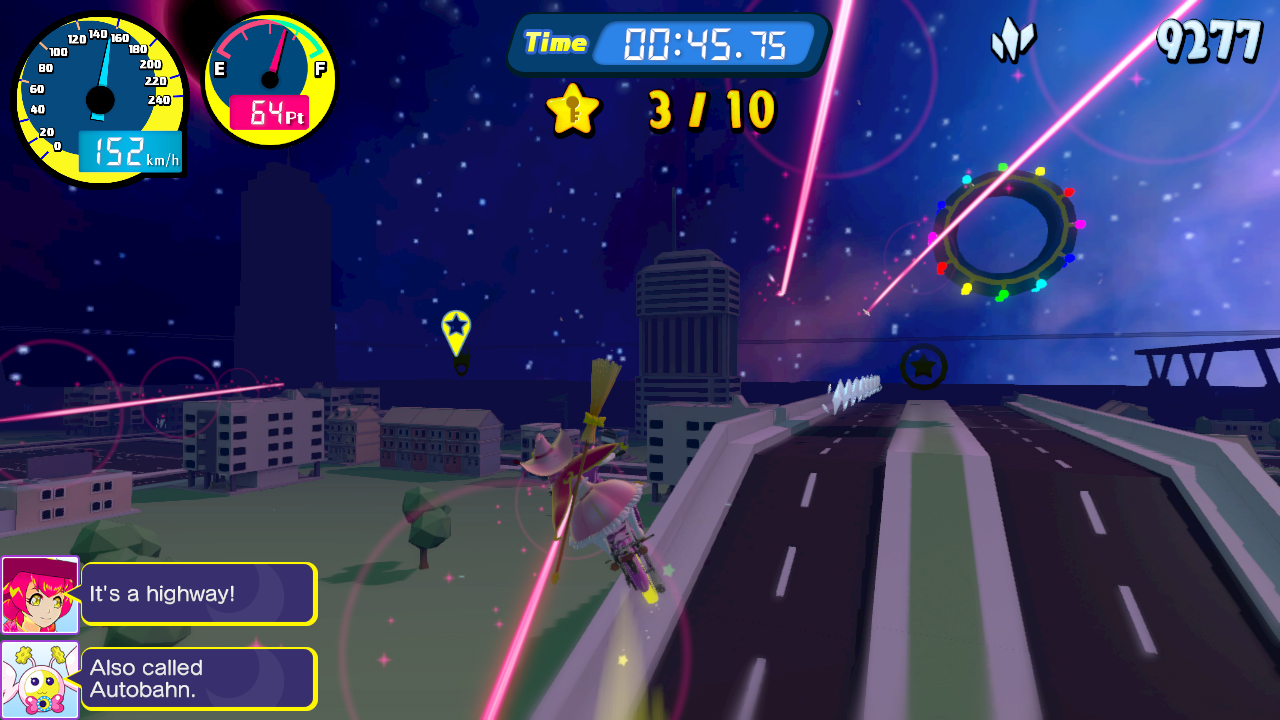Click the pink-haired girl dialogue portrait
Viewport: 1280px width, 720px height.
(x=40, y=595)
